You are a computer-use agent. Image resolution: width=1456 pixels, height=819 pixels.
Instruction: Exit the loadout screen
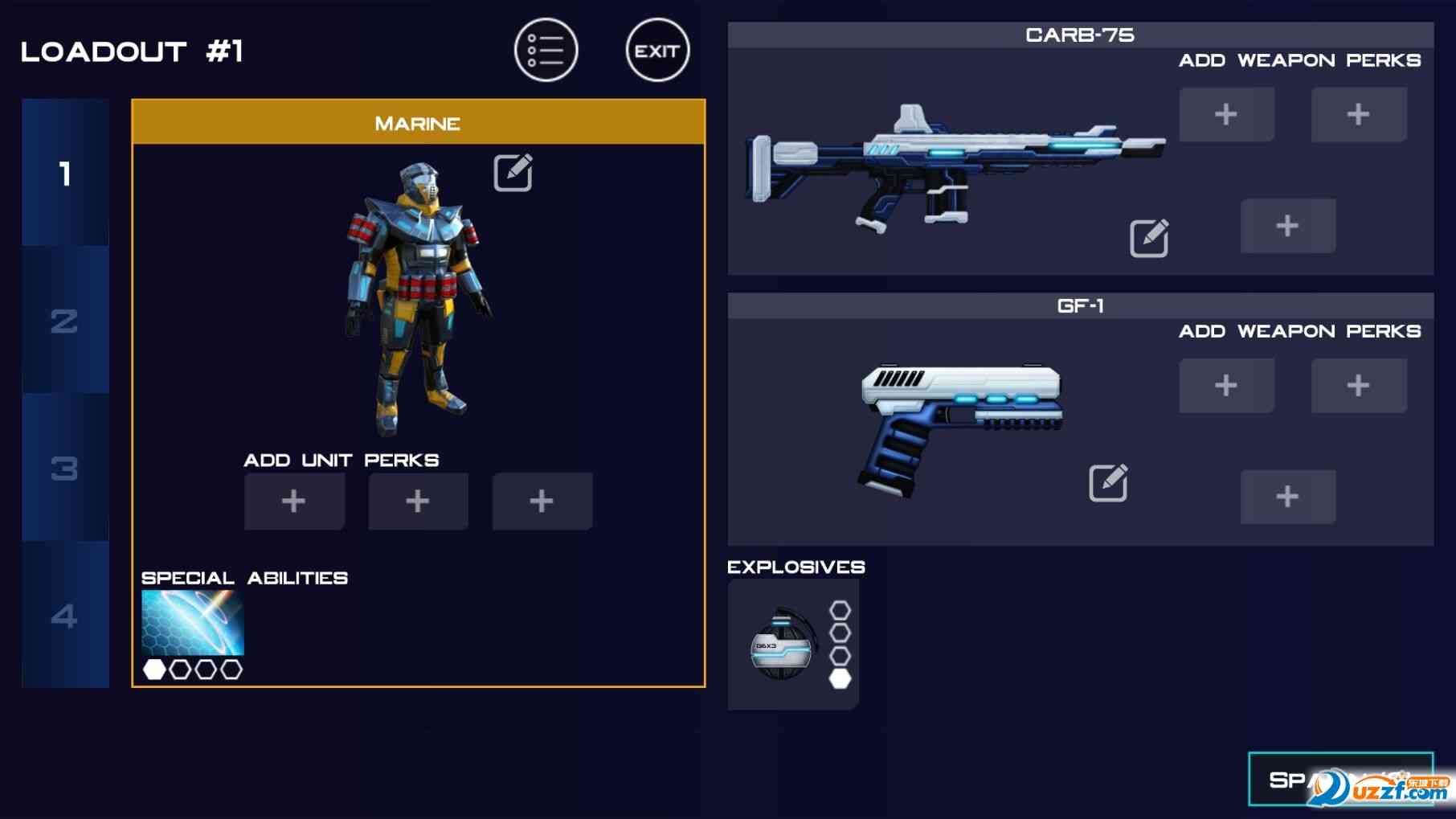point(657,51)
